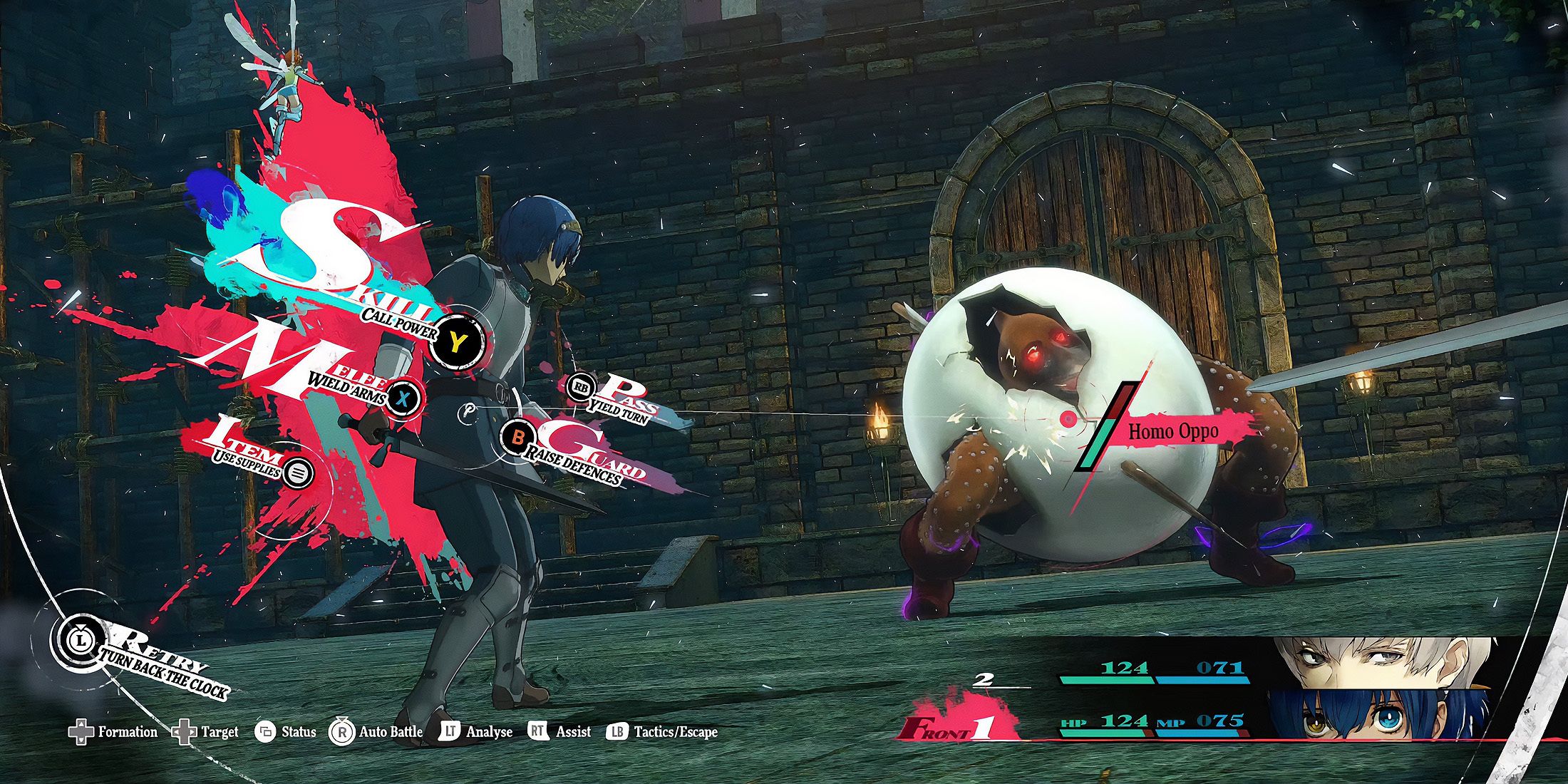Viewport: 1568px width, 784px height.
Task: Open the Status screen
Action: [286, 732]
